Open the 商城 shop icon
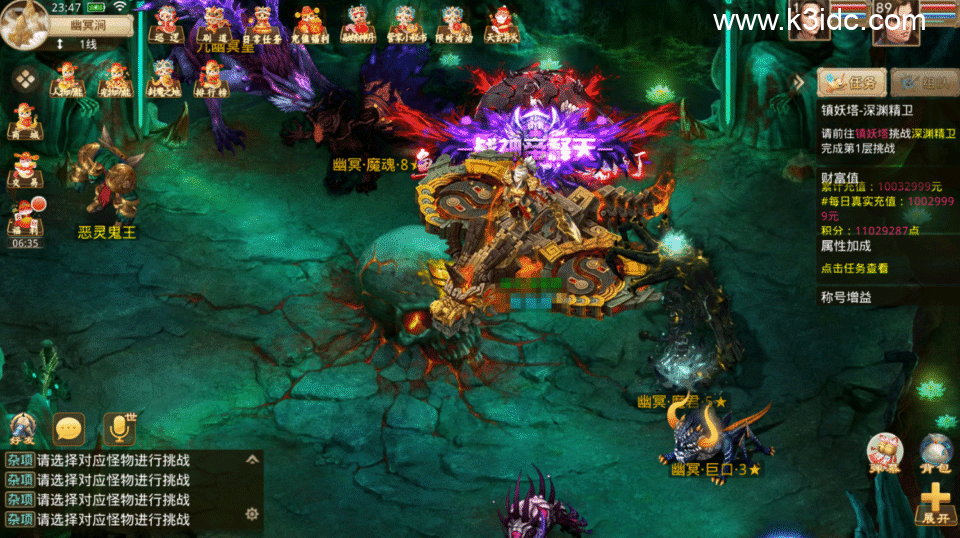Screen dimensions: 960x538 point(23,121)
